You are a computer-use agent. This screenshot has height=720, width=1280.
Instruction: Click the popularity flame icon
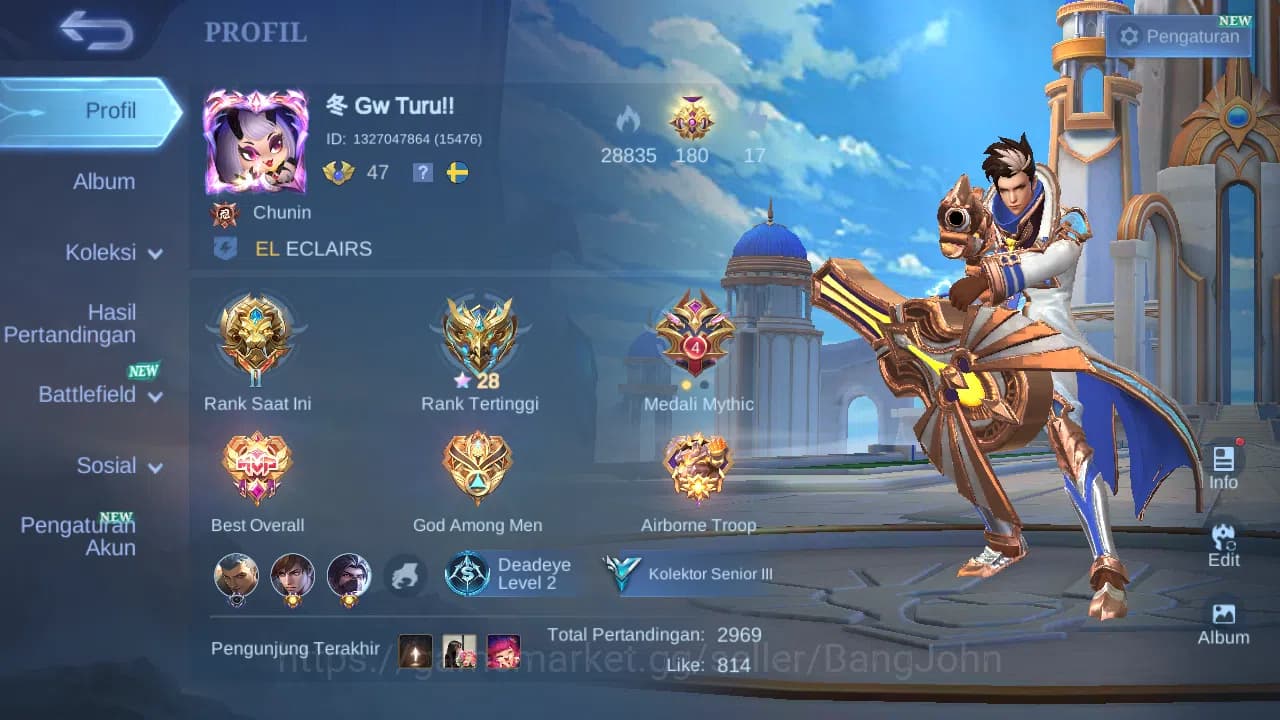628,123
